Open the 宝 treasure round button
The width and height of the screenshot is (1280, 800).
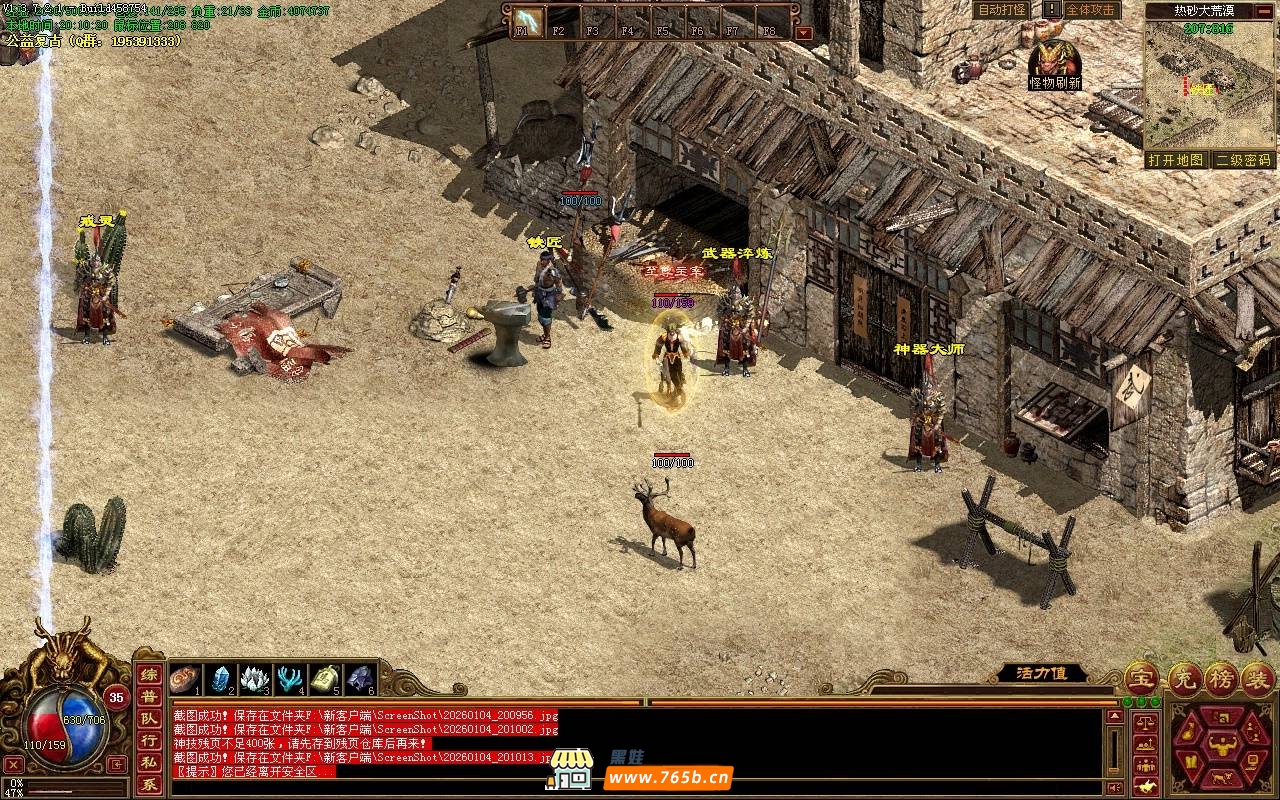click(1141, 679)
